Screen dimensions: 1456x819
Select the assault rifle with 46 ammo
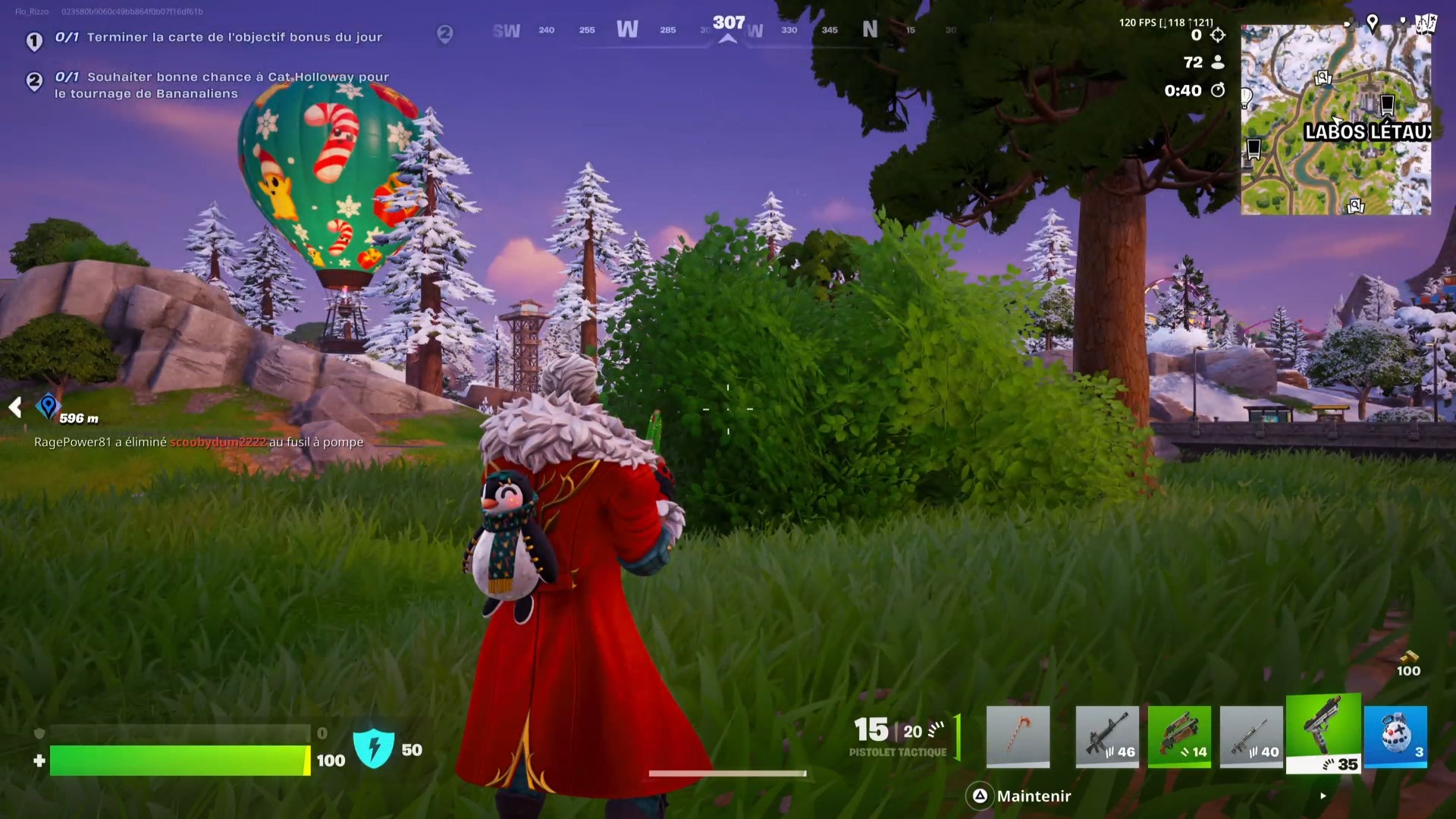click(1106, 736)
